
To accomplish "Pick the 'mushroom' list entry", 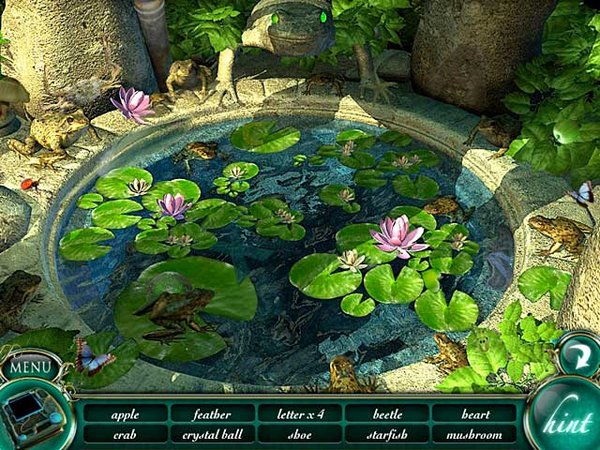I will click(x=475, y=434).
